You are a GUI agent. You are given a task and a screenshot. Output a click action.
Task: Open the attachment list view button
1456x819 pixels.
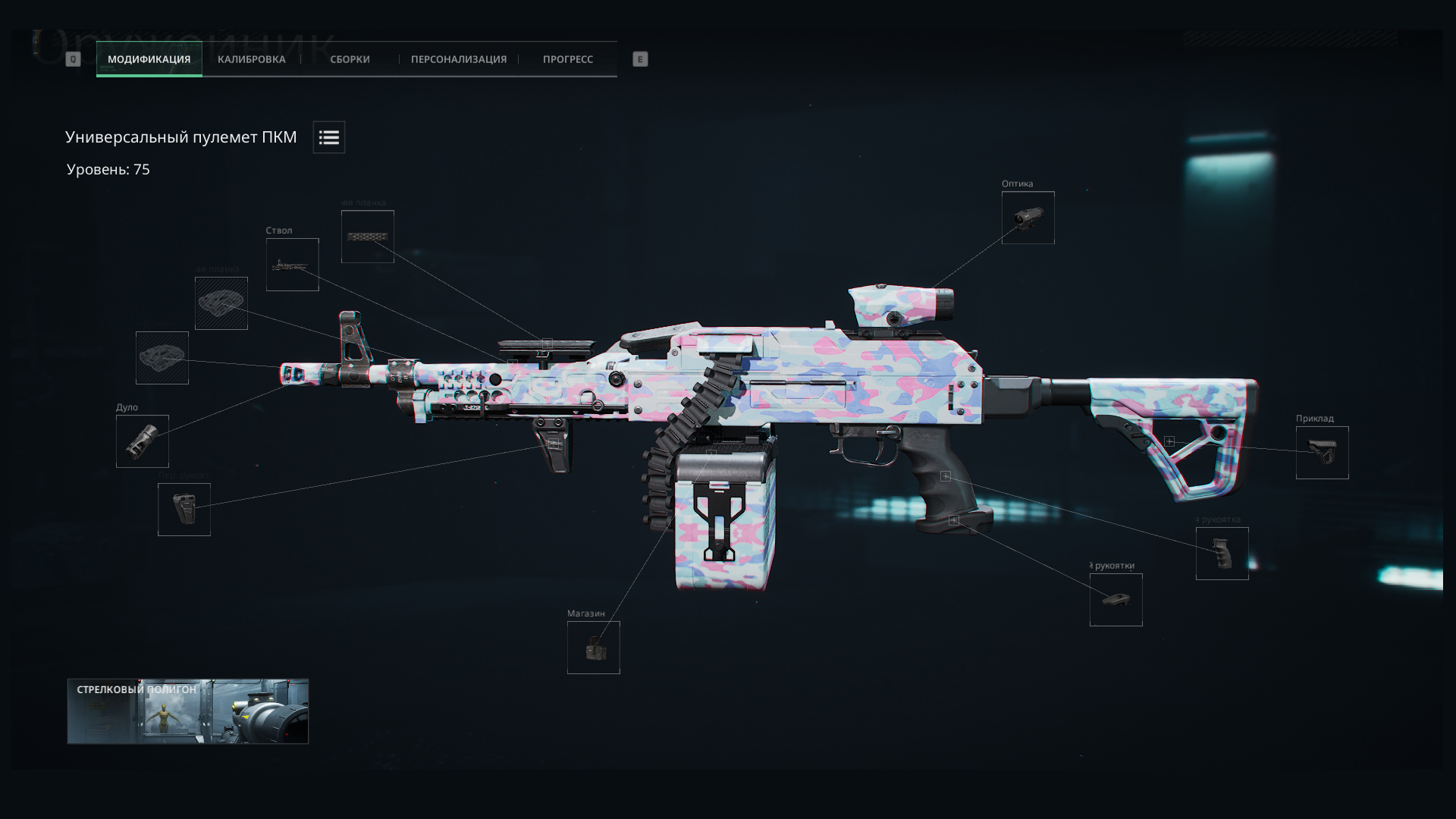[328, 137]
